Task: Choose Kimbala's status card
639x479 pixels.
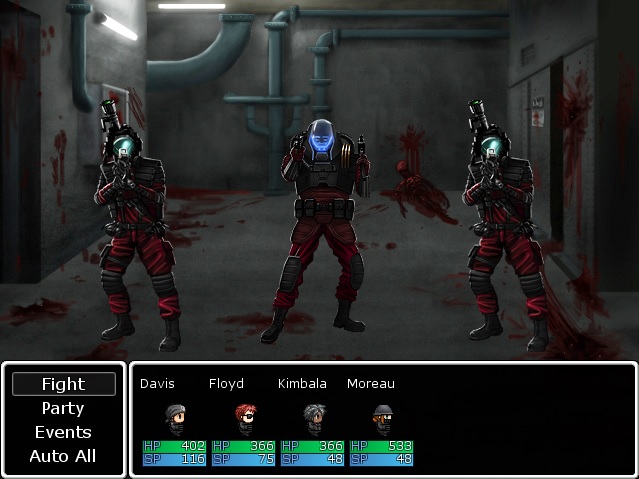Action: (314, 418)
